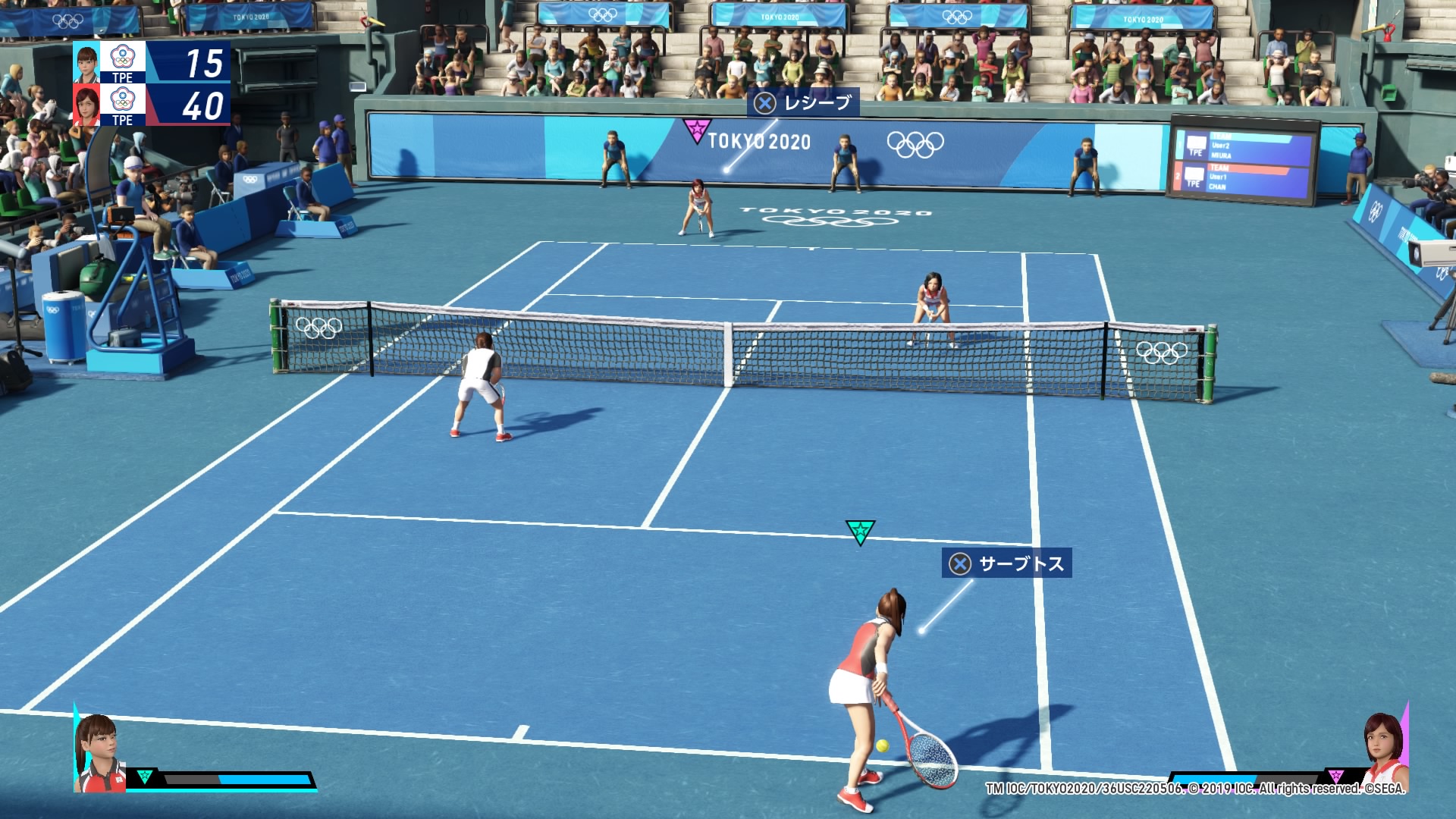Click the pink triangle opponent marker
1456x819 pixels.
(x=695, y=130)
